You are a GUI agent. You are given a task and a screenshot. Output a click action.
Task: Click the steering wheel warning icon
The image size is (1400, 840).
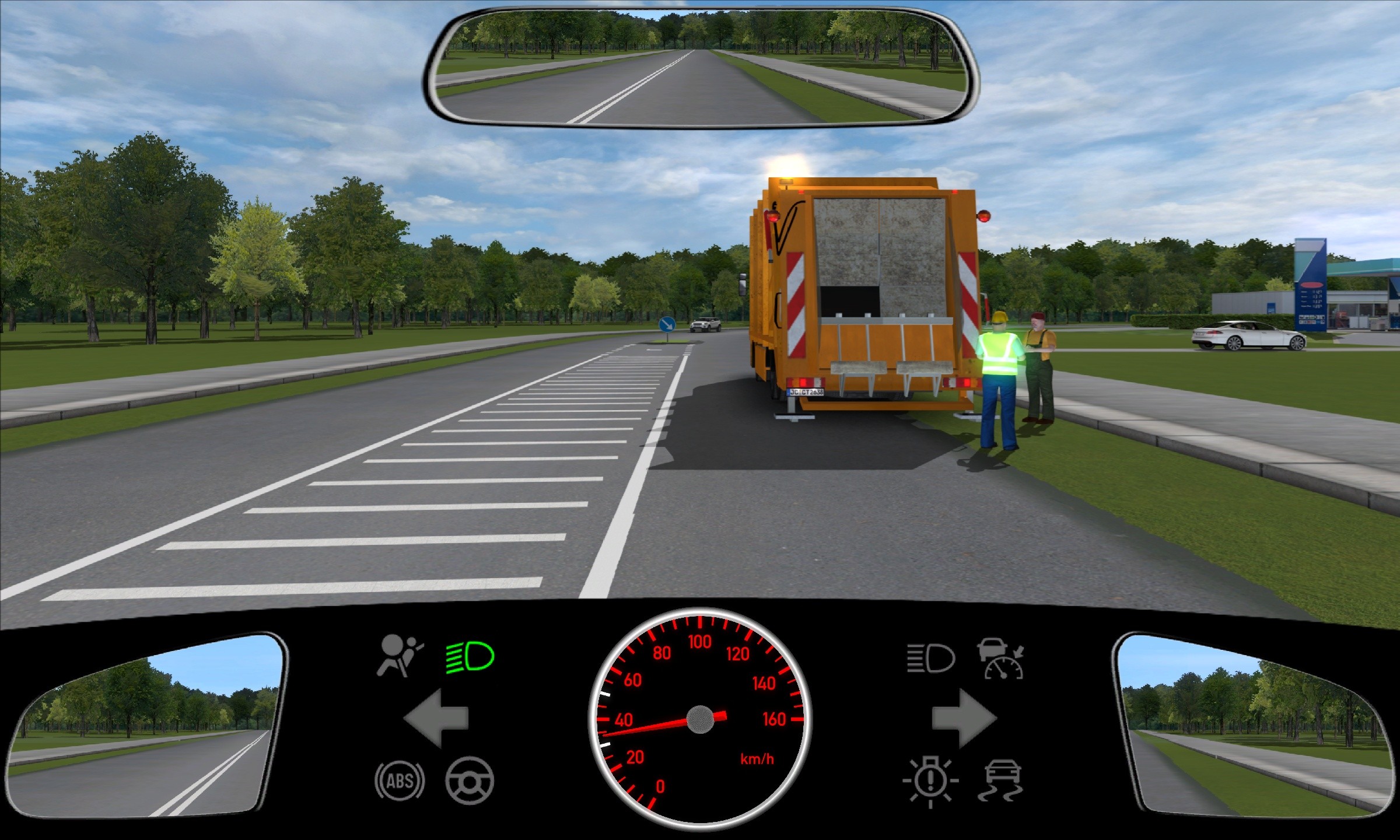point(470,780)
